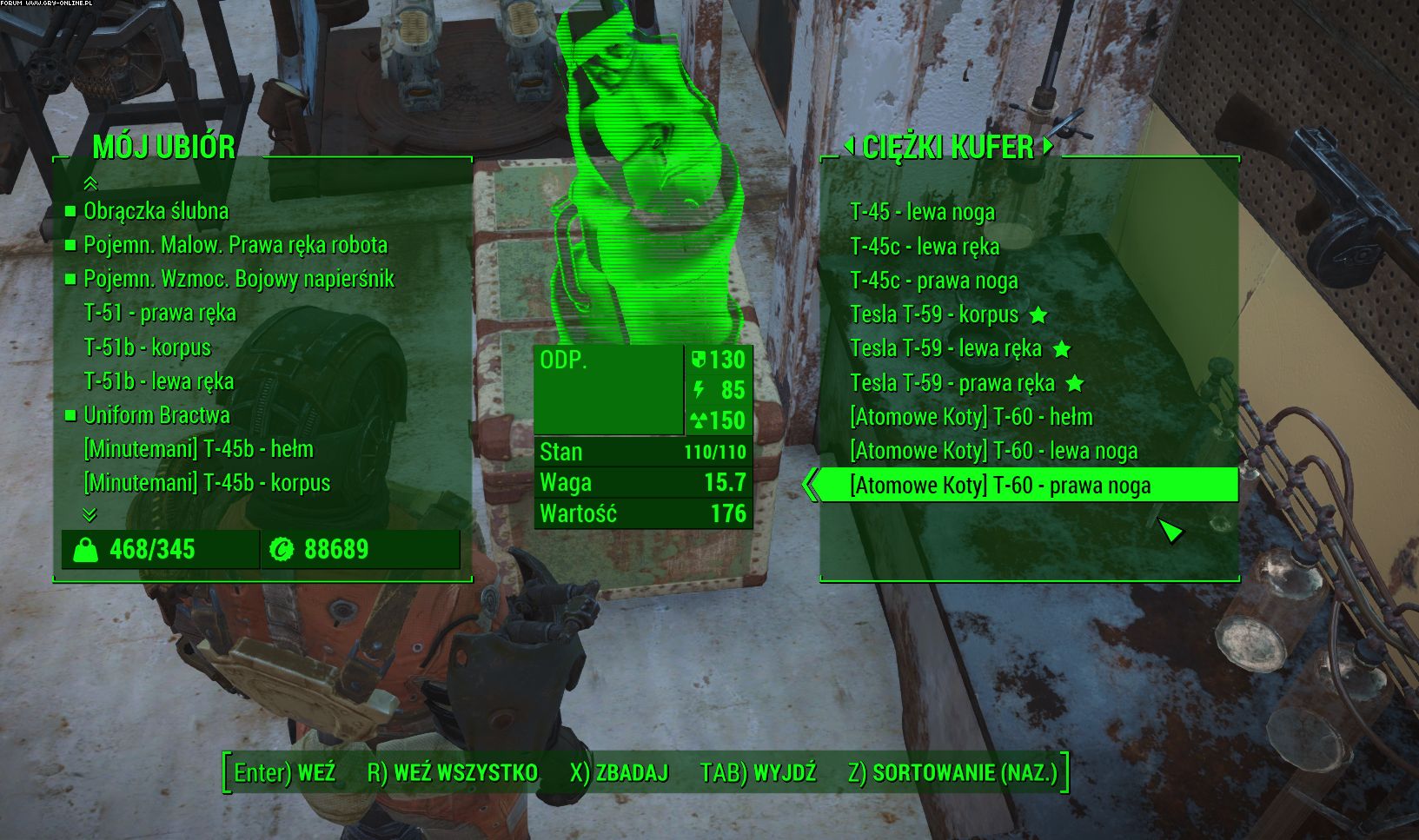Select [Minutemani] T-45b - hełm
1419x840 pixels.
pos(198,449)
